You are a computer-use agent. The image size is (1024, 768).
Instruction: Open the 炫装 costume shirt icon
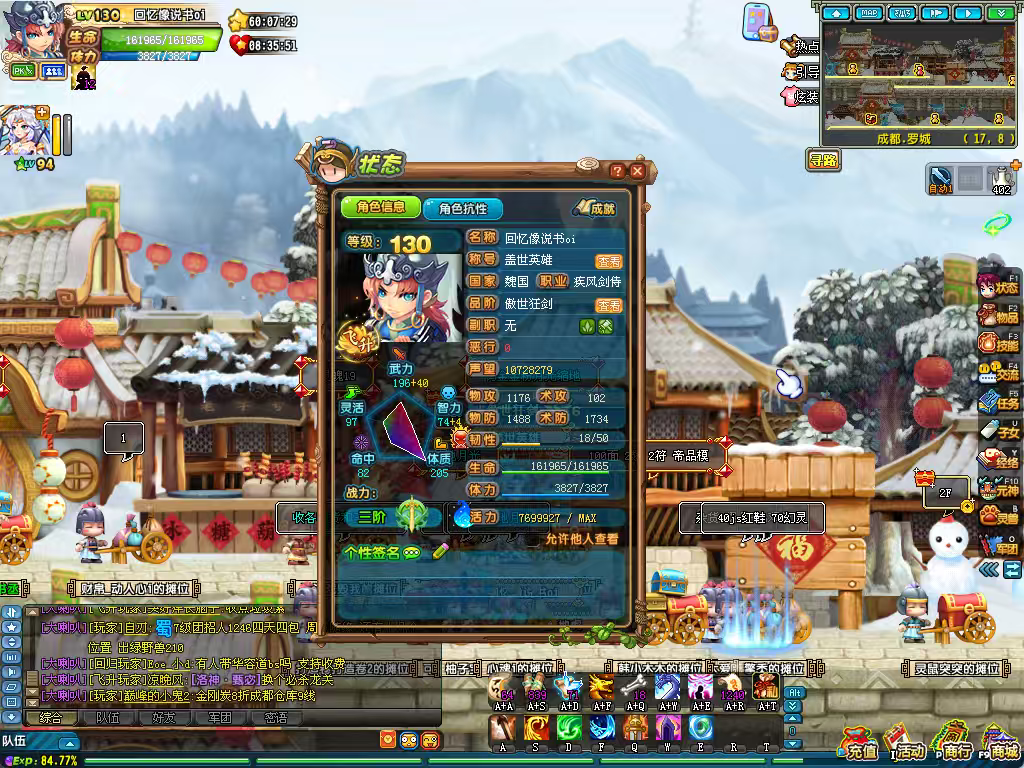coord(800,96)
